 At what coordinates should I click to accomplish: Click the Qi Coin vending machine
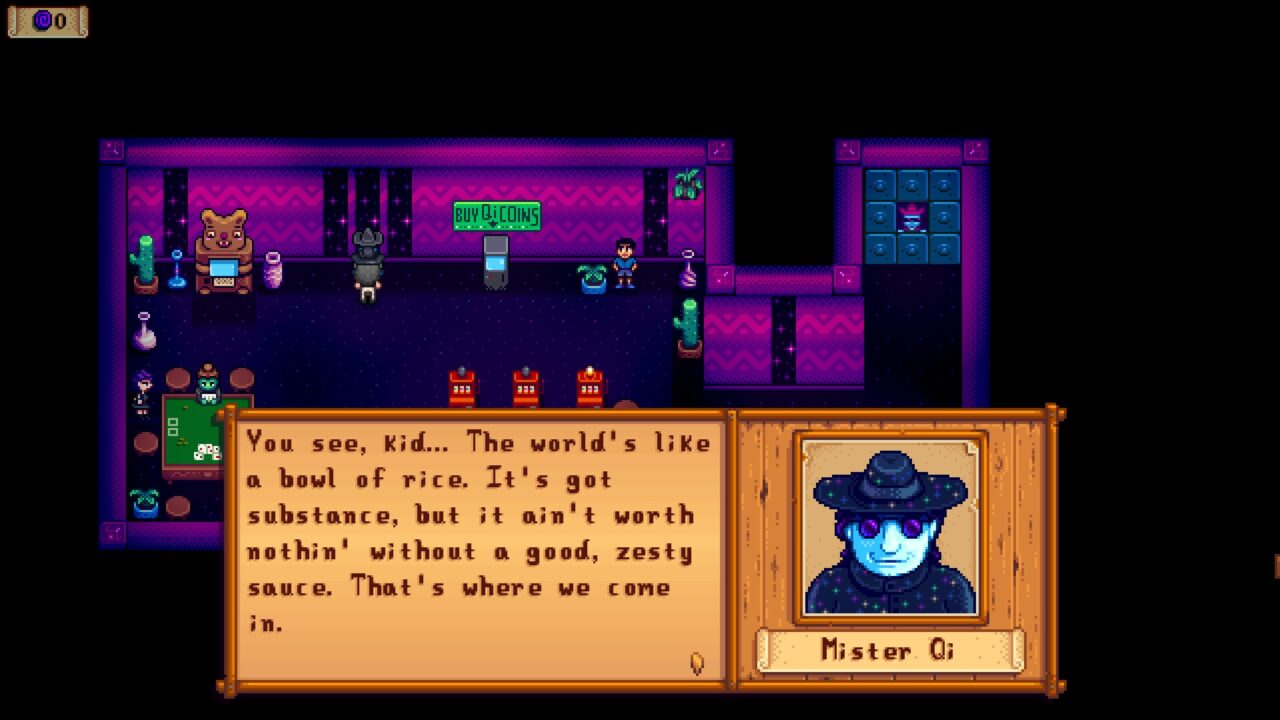(x=496, y=262)
